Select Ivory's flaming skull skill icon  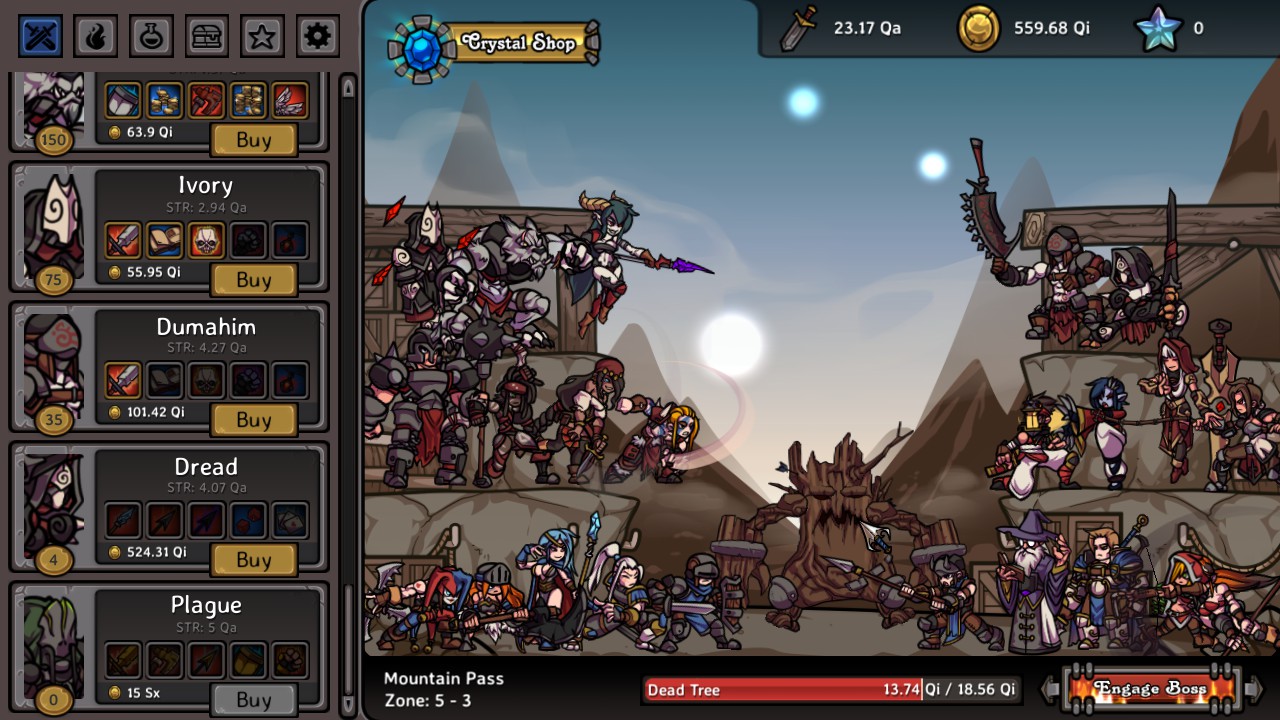[205, 240]
